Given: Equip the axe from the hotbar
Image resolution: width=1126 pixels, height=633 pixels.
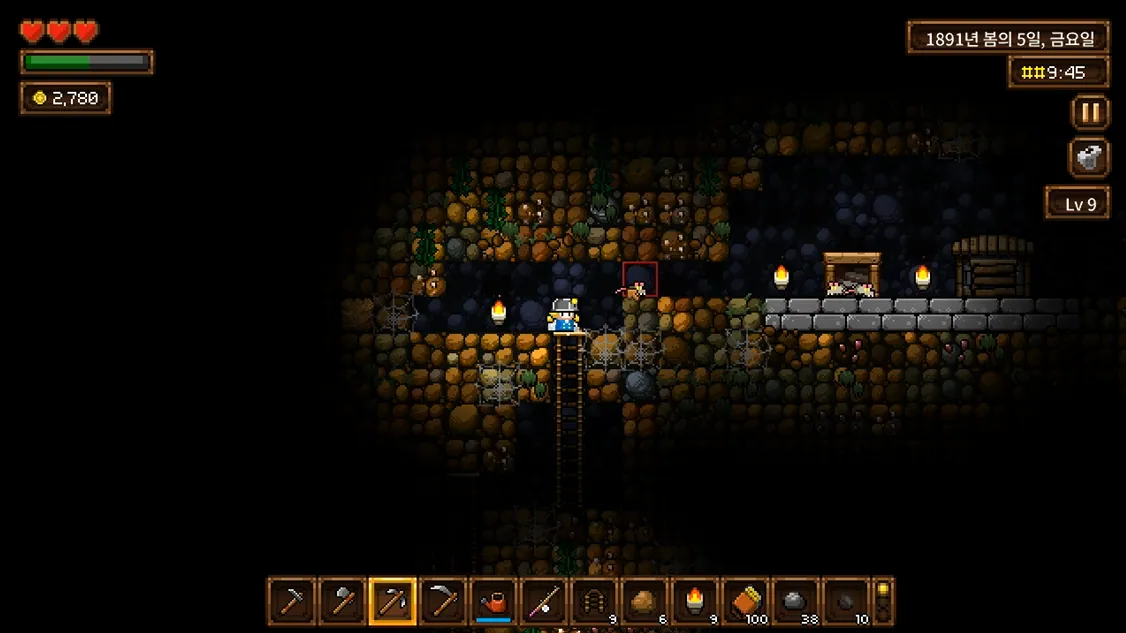Looking at the screenshot, I should [x=342, y=602].
